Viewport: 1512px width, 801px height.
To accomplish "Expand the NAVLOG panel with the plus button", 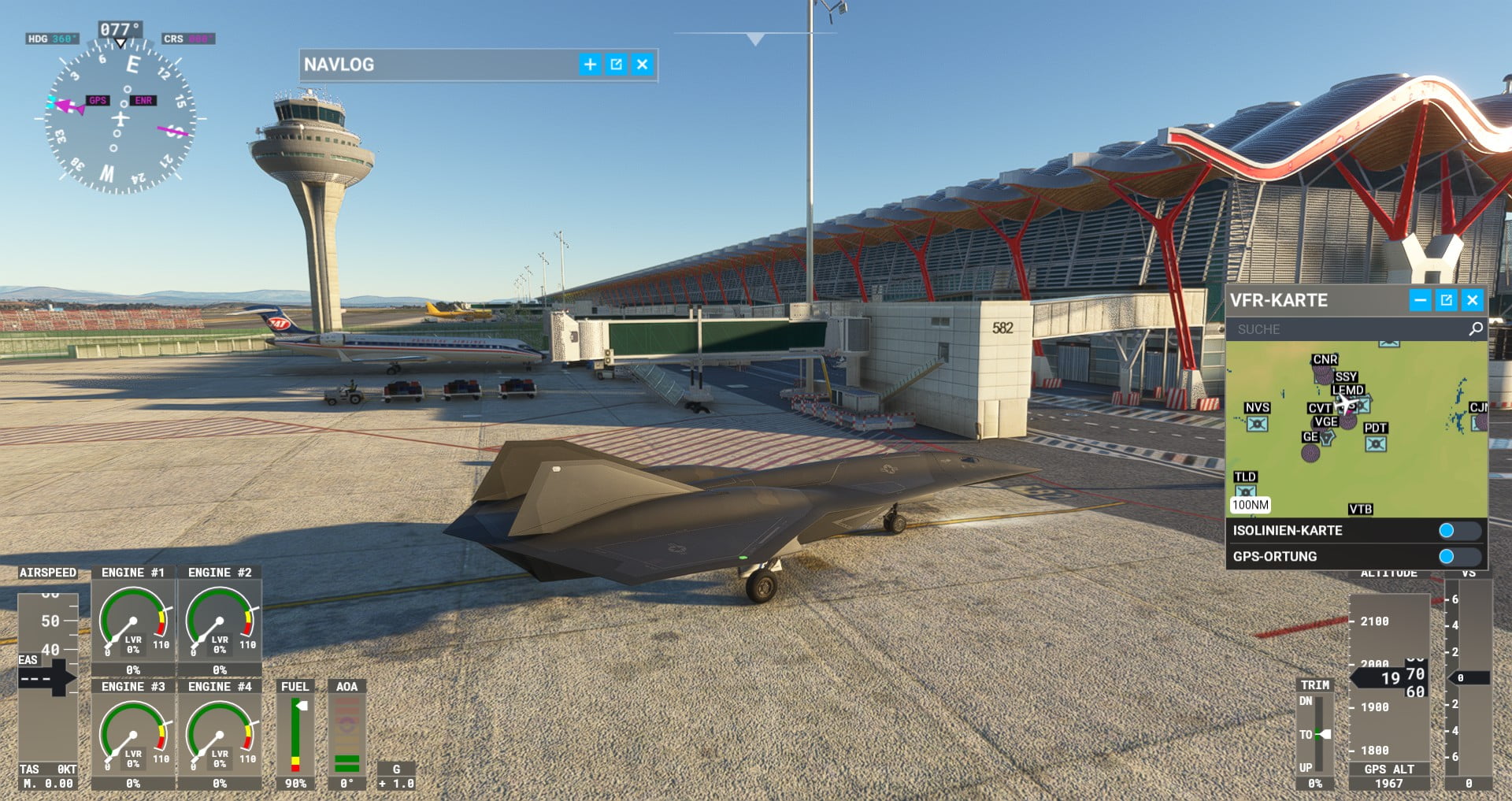I will tap(590, 65).
